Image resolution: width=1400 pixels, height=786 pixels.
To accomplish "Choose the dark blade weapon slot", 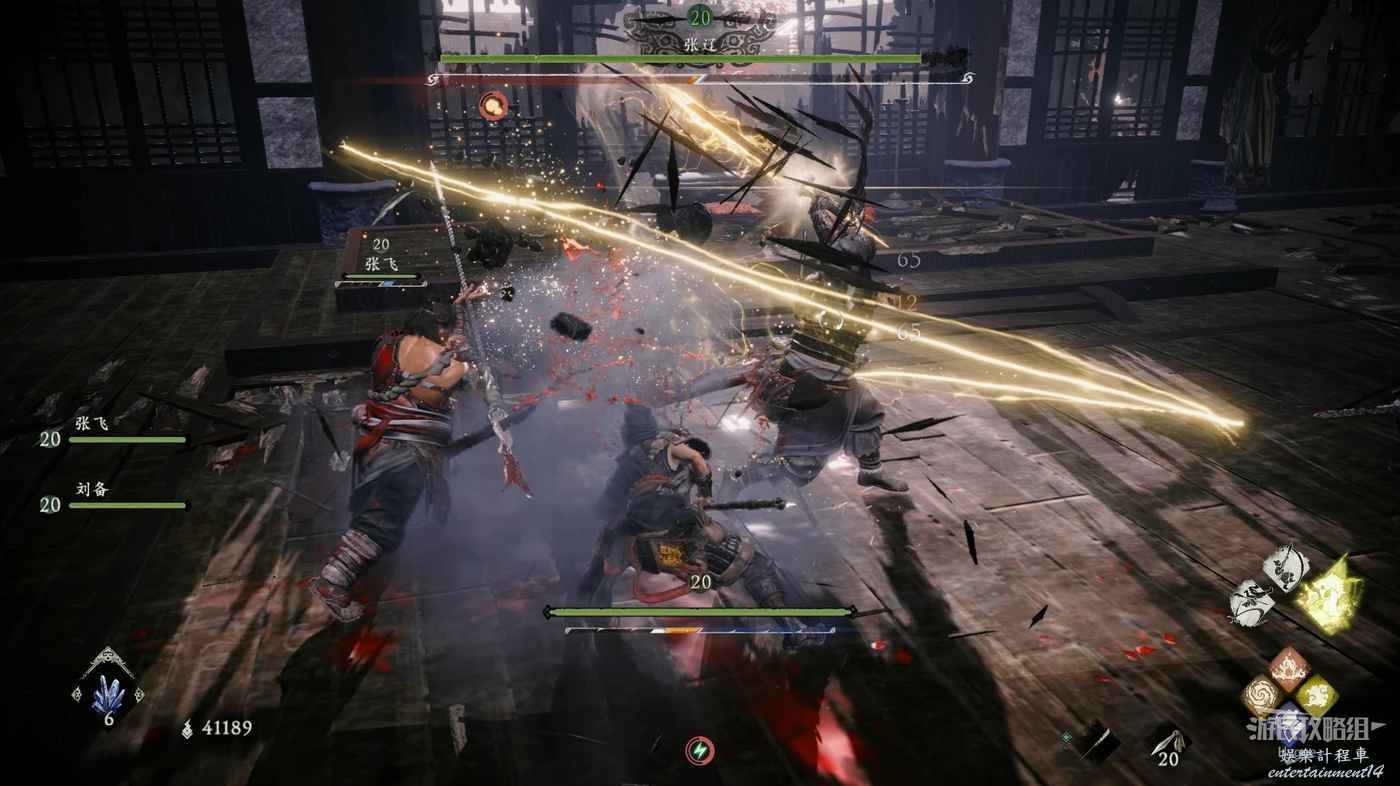I will coord(1100,741).
